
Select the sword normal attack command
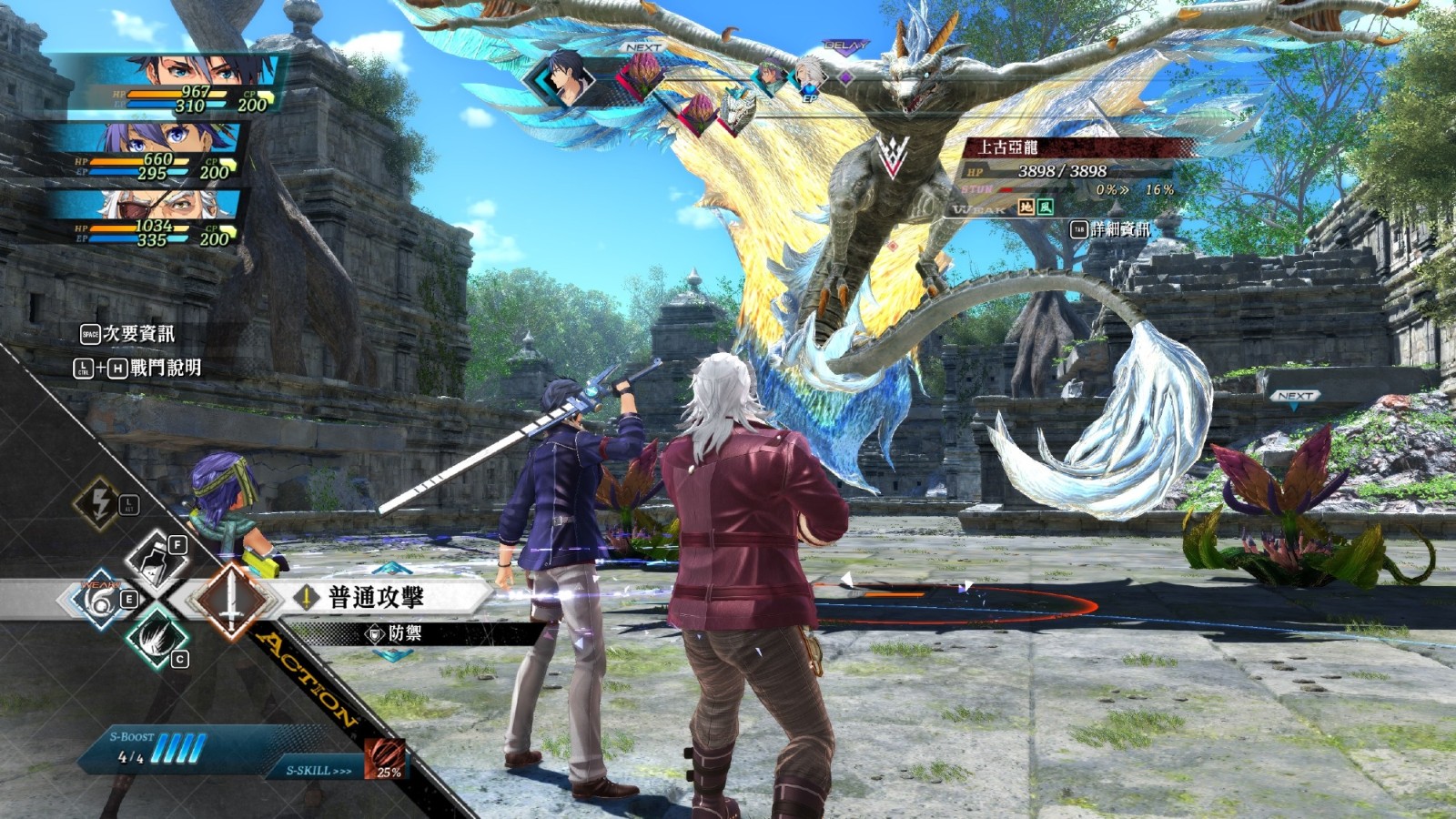click(x=231, y=601)
